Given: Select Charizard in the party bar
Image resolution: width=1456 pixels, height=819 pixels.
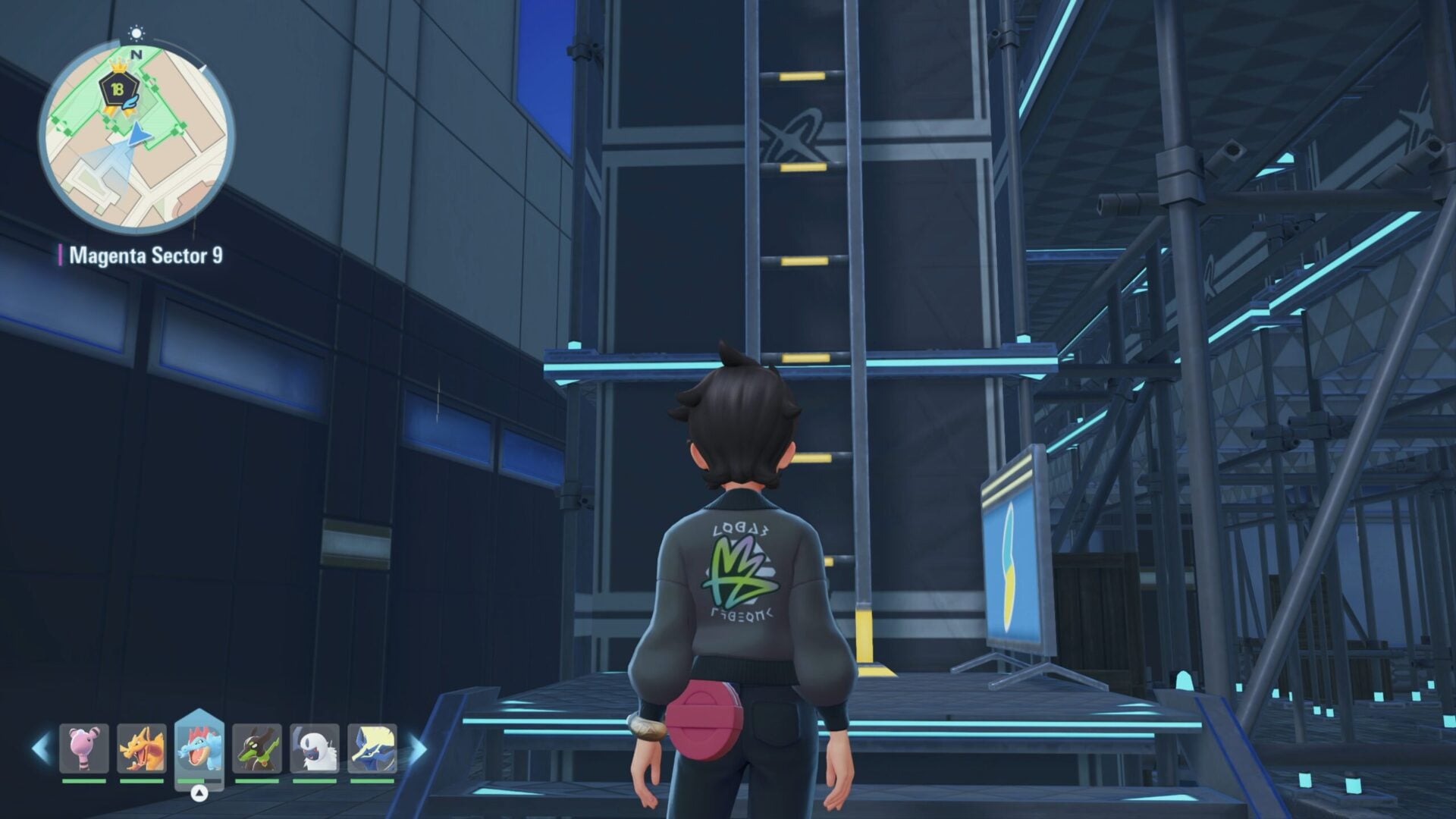Looking at the screenshot, I should (x=142, y=748).
